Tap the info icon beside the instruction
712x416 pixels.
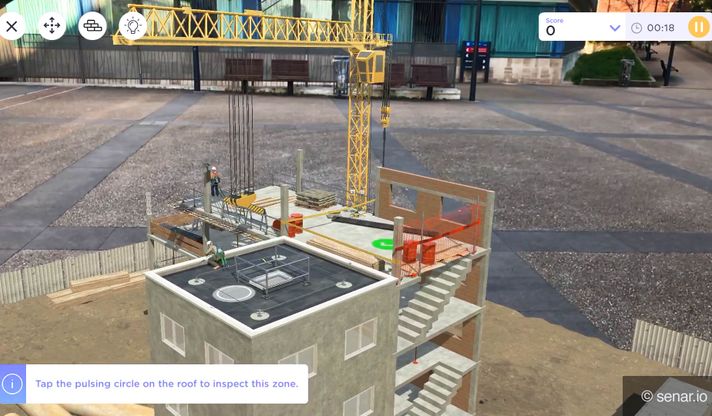12,383
